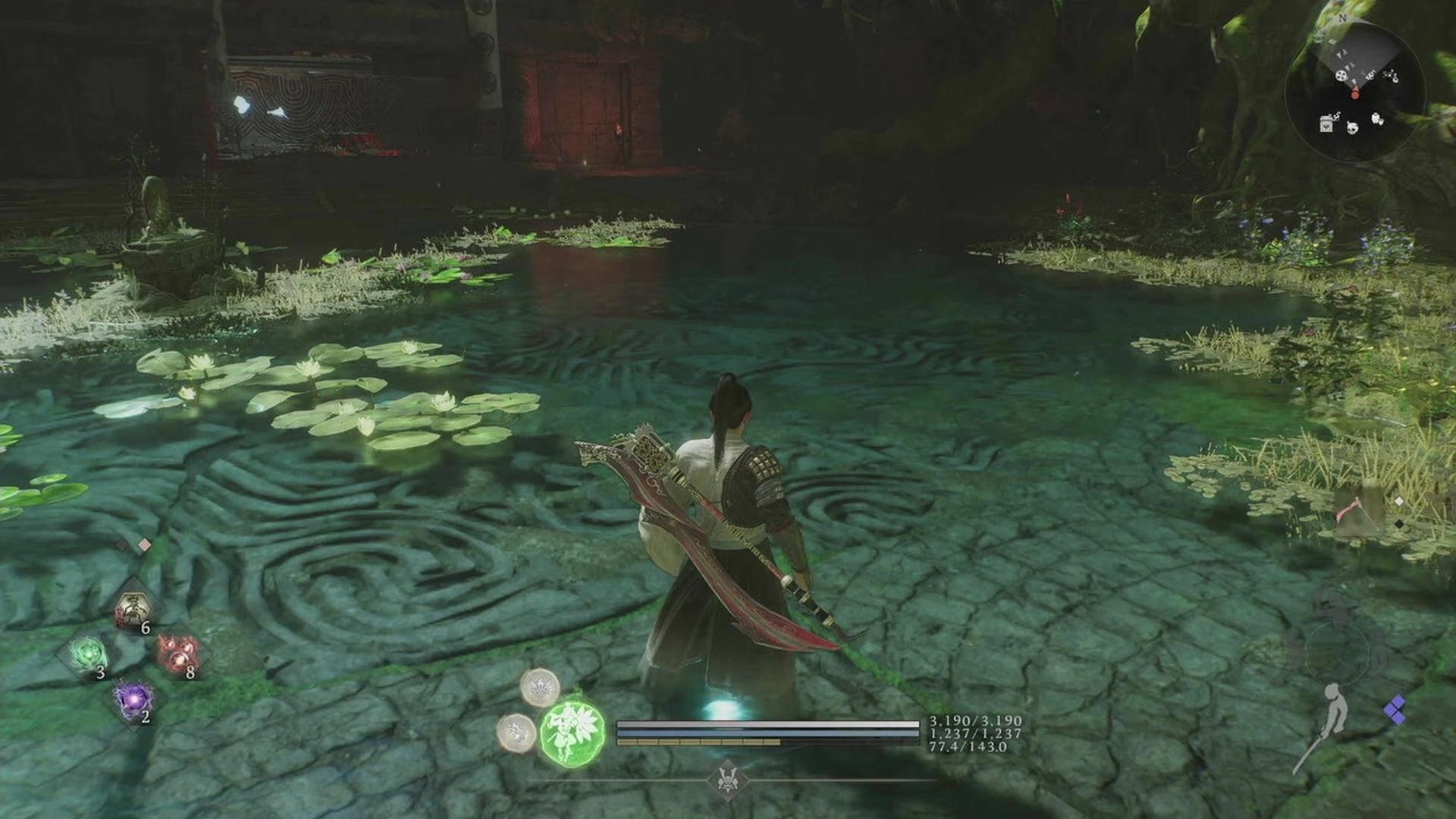This screenshot has width=1456, height=819.
Task: Open the circular minimap
Action: coord(1355,91)
